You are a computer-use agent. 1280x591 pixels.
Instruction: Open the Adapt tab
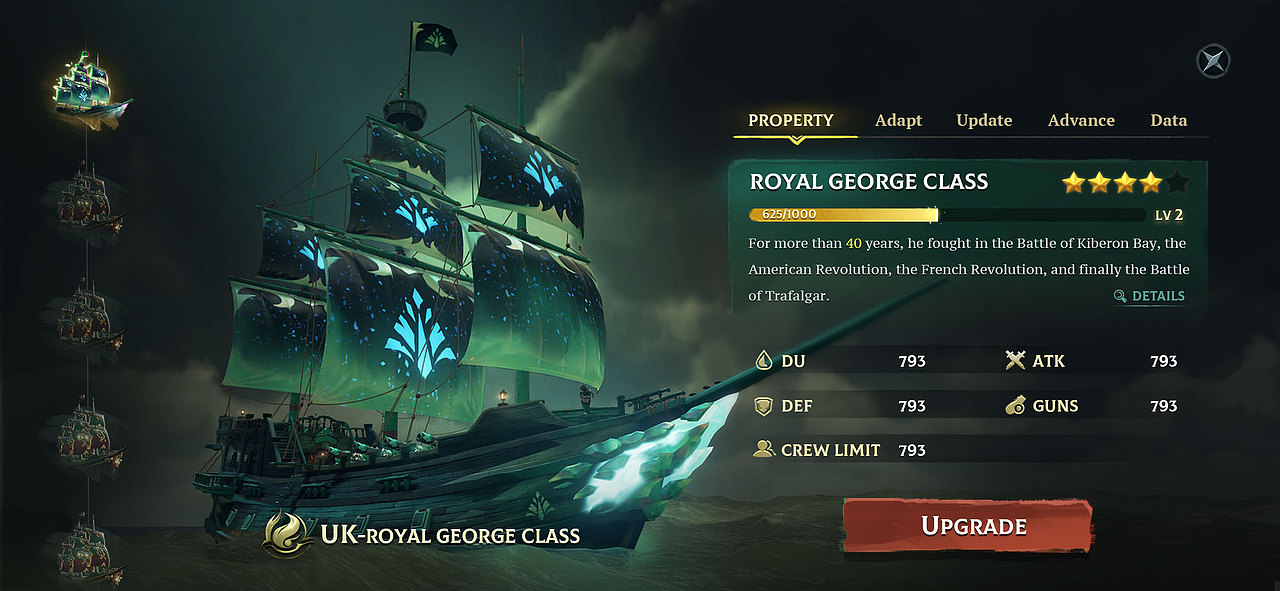point(898,120)
